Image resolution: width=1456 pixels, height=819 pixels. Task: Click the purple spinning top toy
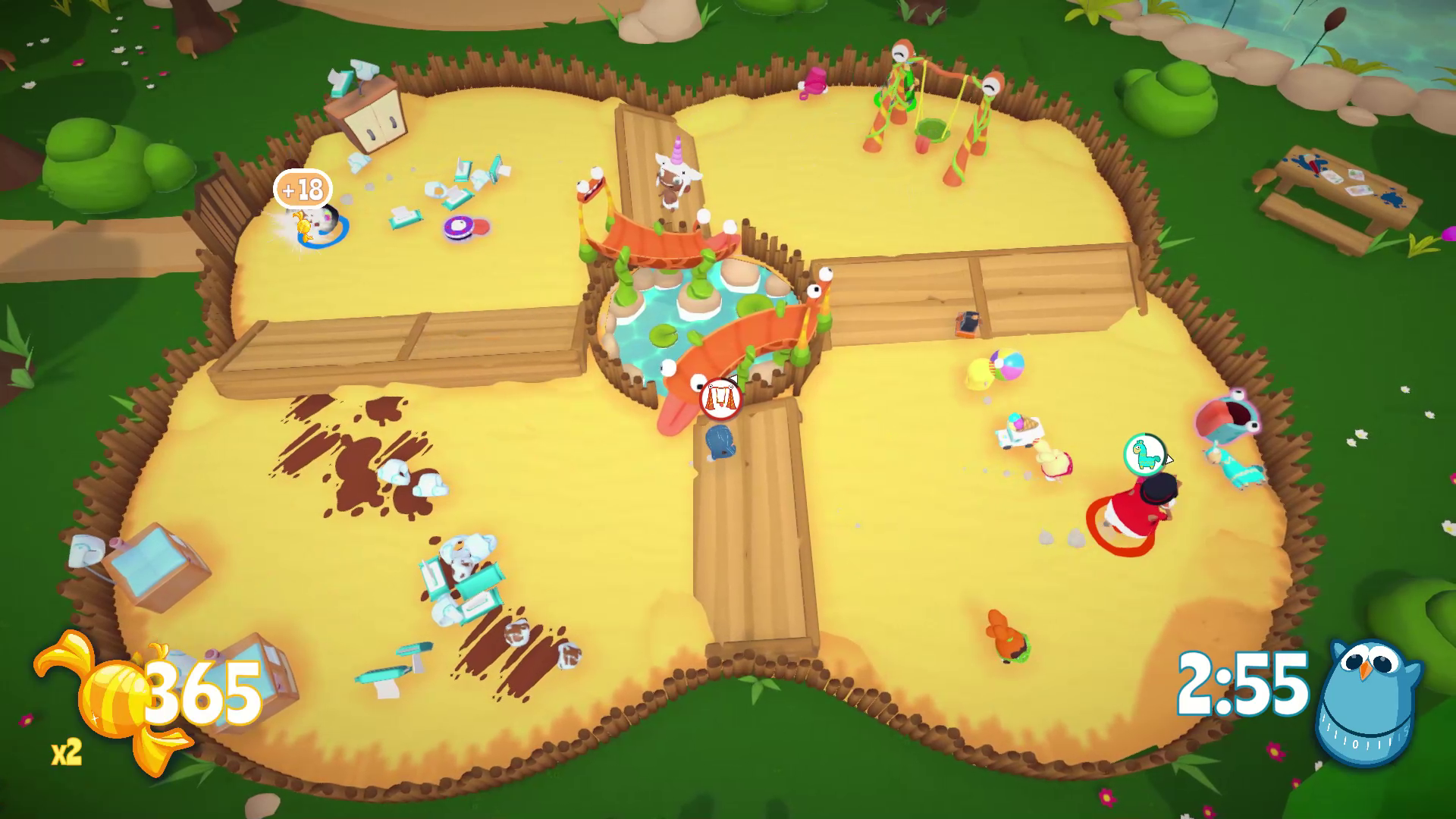coord(458,226)
